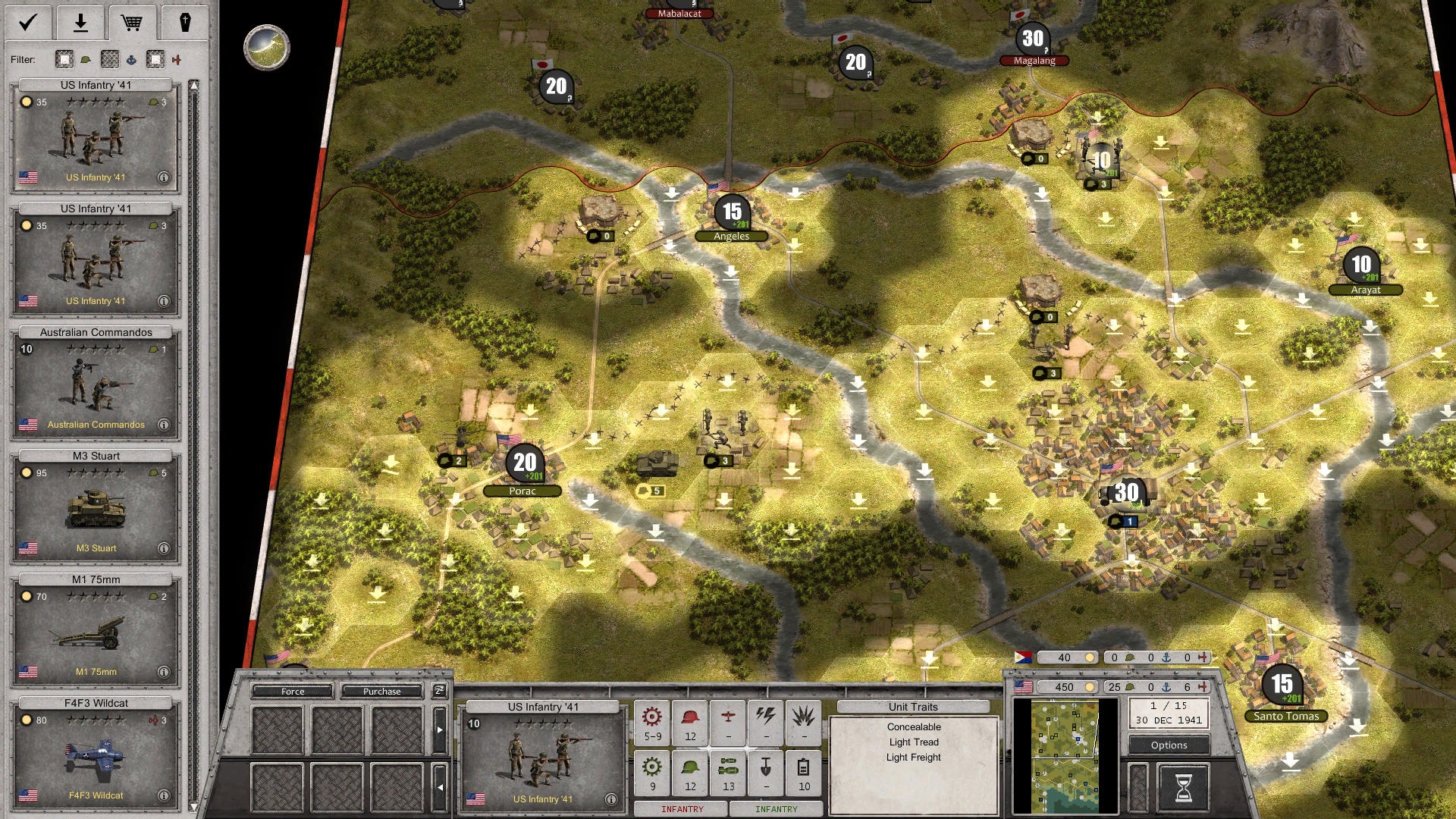Click the minimap

[1065, 756]
